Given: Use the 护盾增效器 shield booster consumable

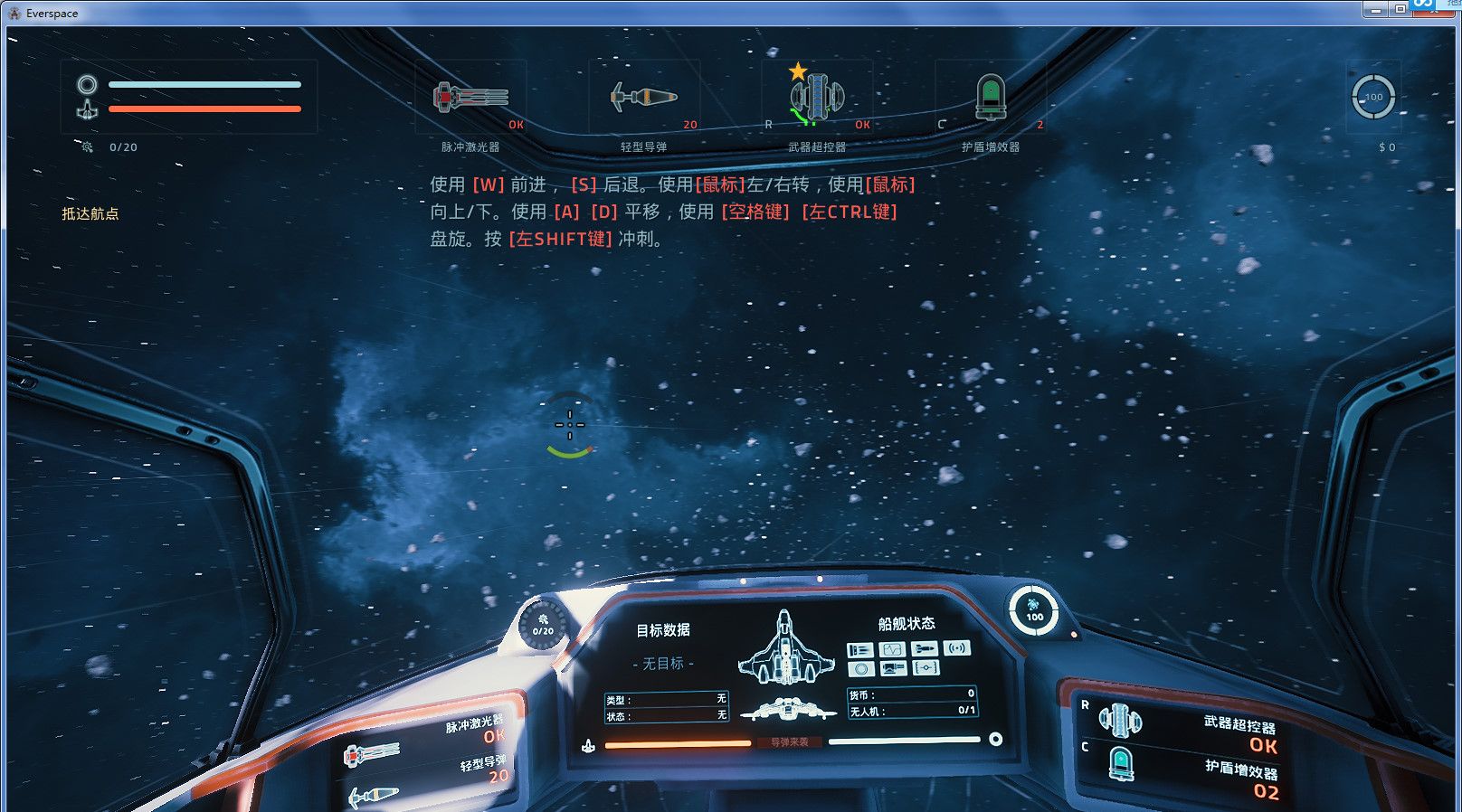Looking at the screenshot, I should click(991, 98).
